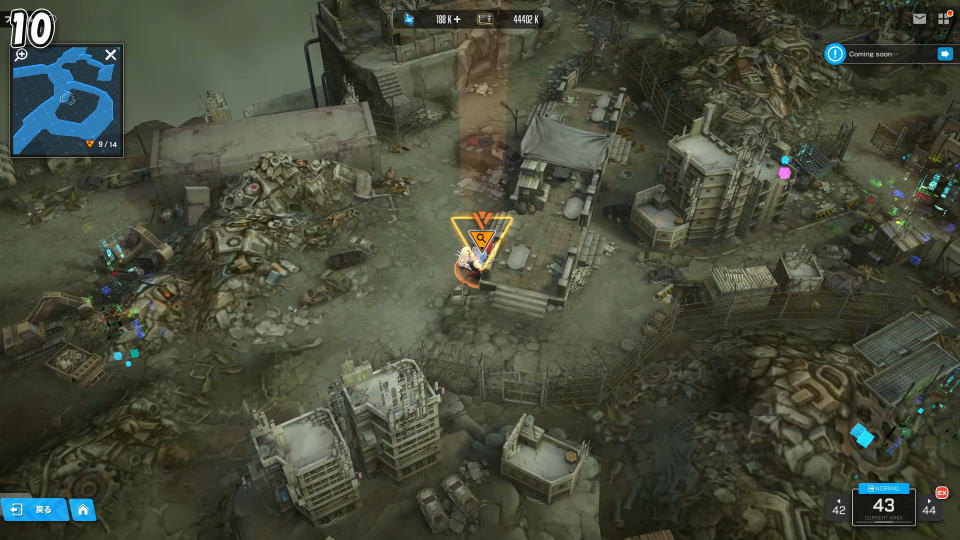
Task: Toggle the NORMAL difficulty label
Action: coord(884,488)
